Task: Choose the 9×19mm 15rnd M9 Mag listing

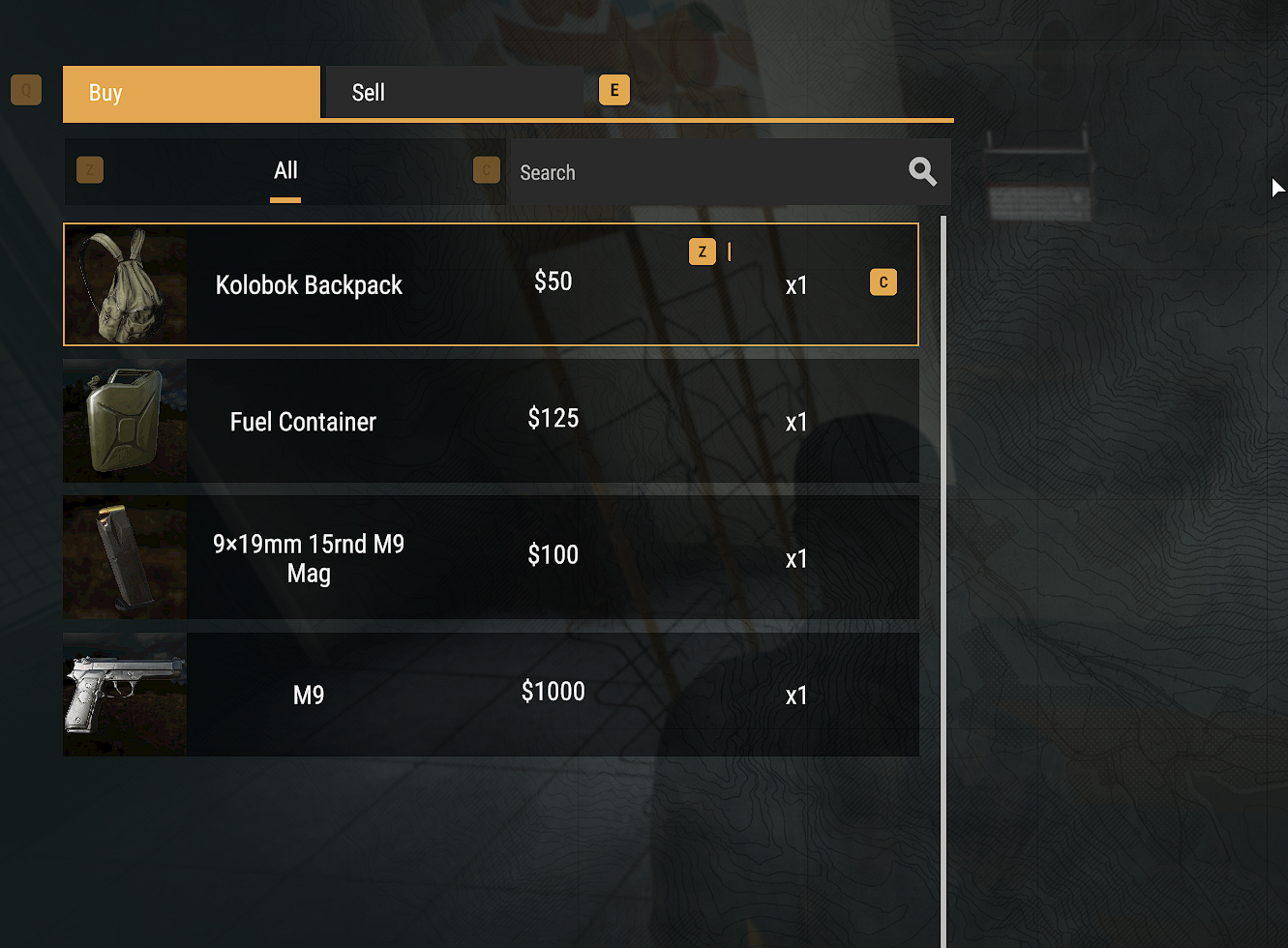Action: tap(491, 558)
